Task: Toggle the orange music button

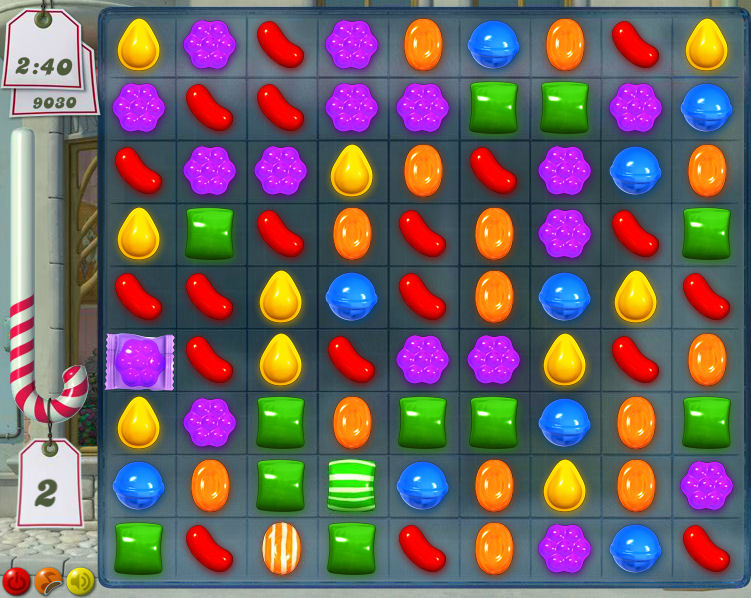Action: pos(48,579)
